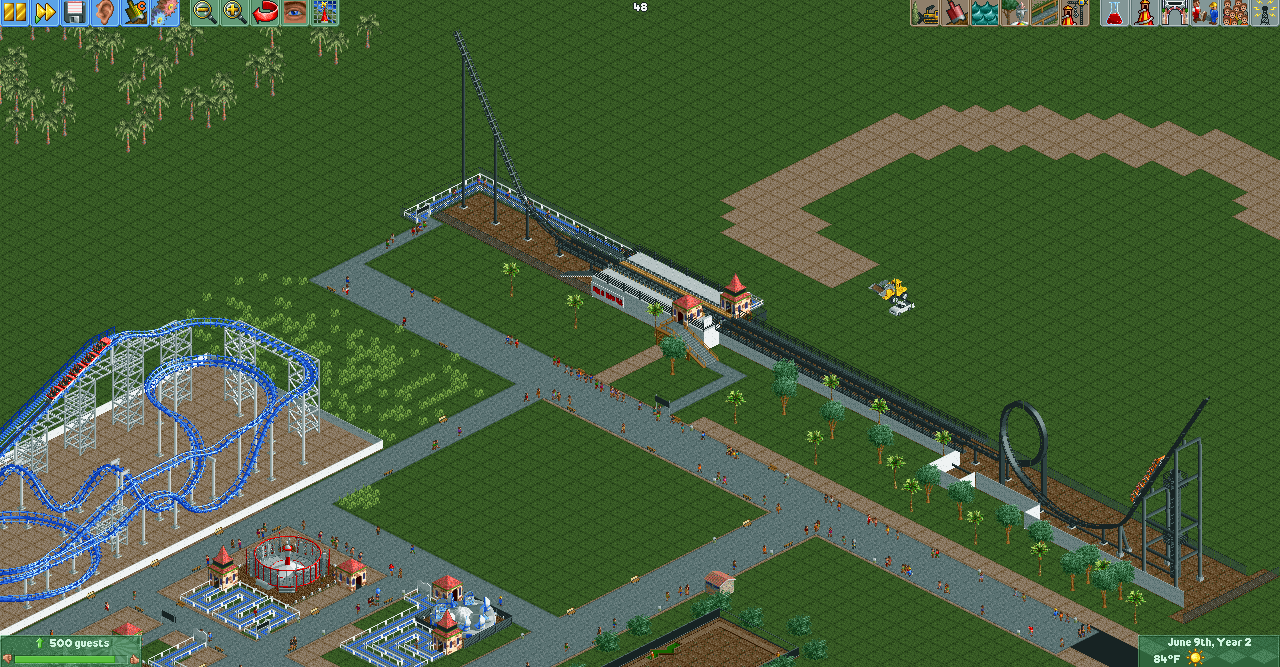Viewport: 1280px width, 667px height.
Task: Open view options with the eye icon
Action: pyautogui.click(x=294, y=12)
